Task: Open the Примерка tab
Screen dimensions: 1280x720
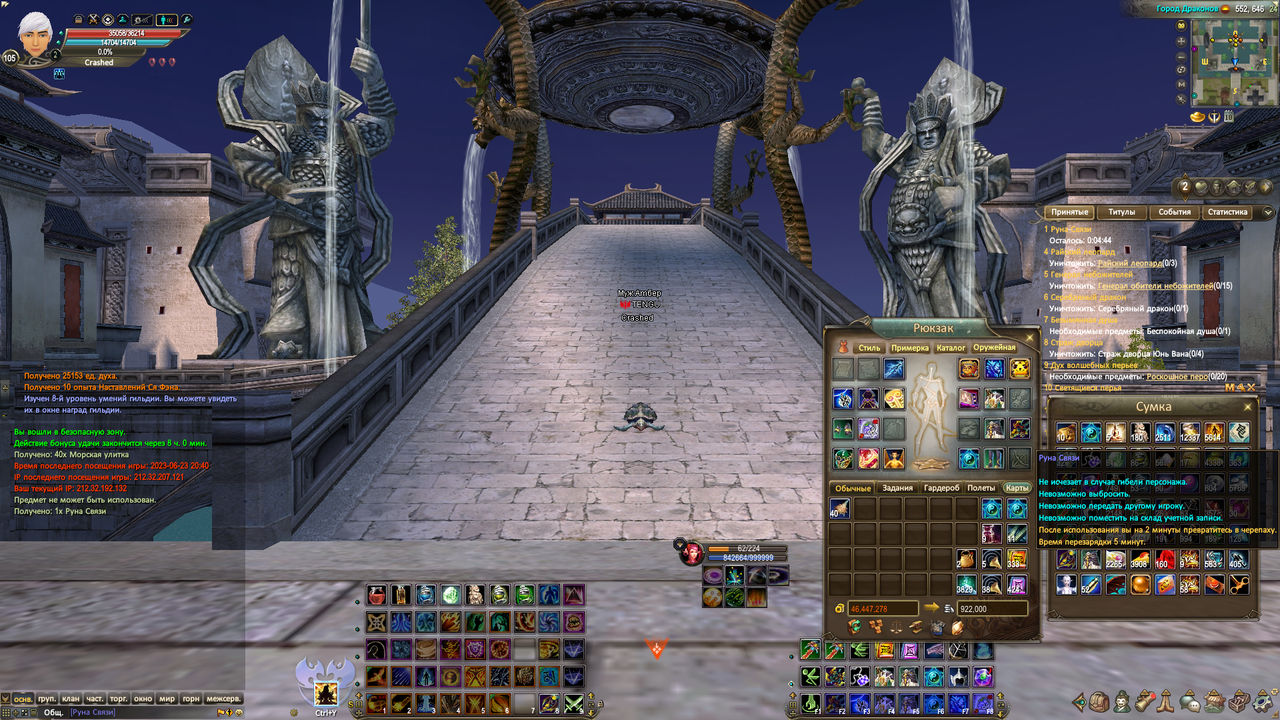Action: pos(909,348)
